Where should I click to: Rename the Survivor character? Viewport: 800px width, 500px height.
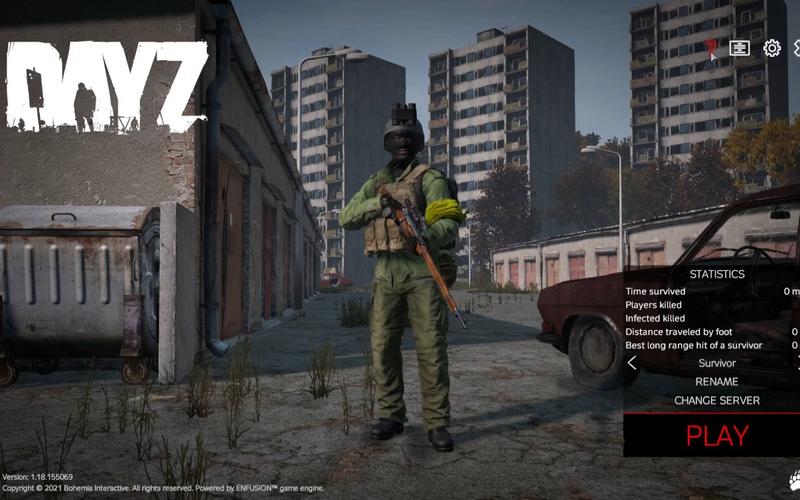click(716, 381)
